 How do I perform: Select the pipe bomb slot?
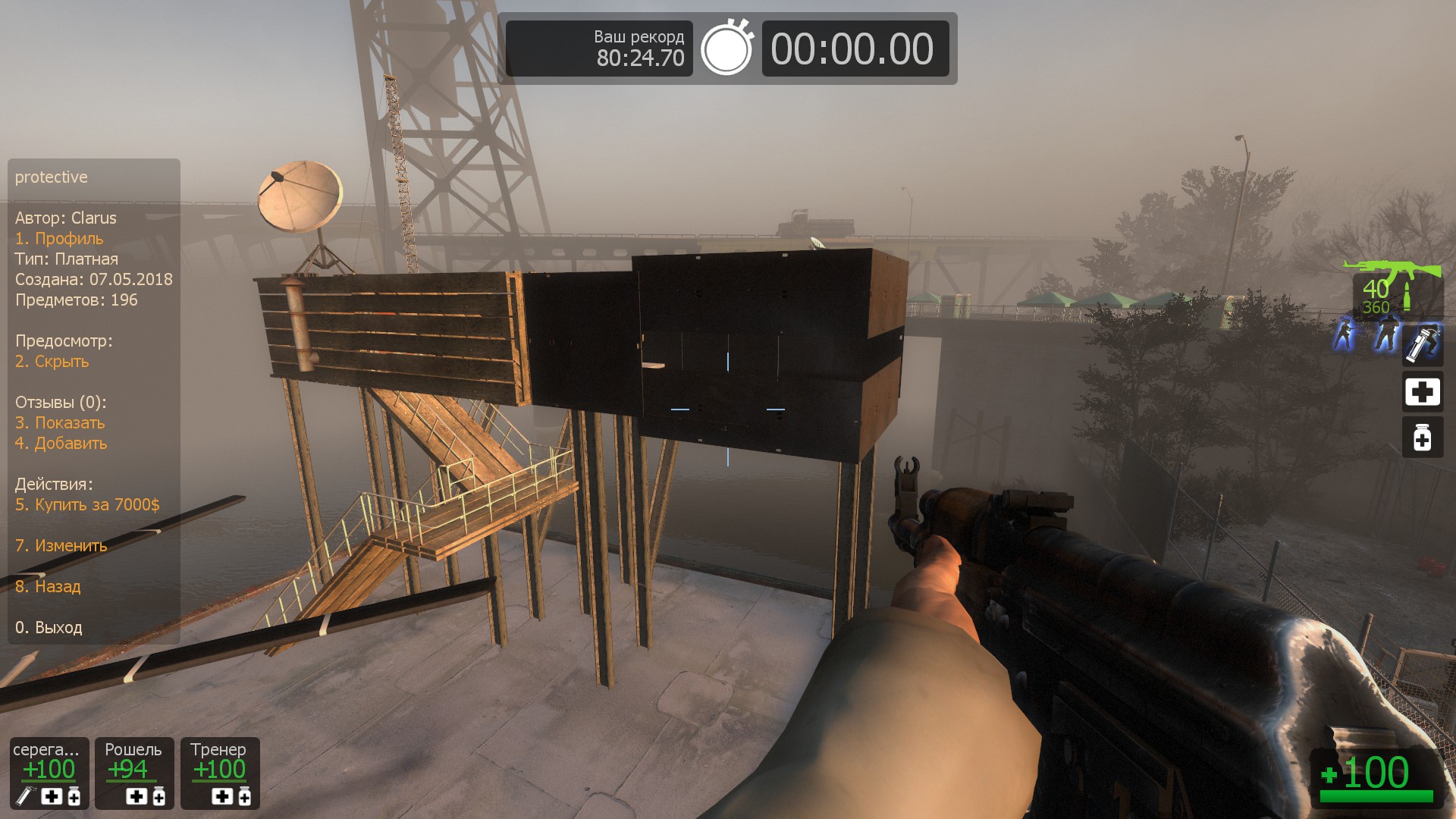(1422, 344)
